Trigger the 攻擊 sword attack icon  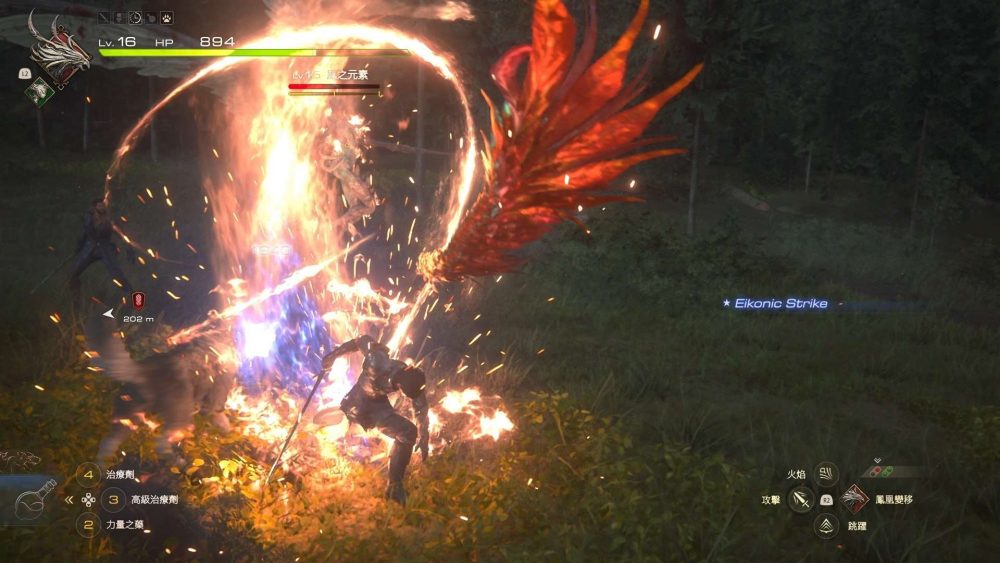(800, 499)
